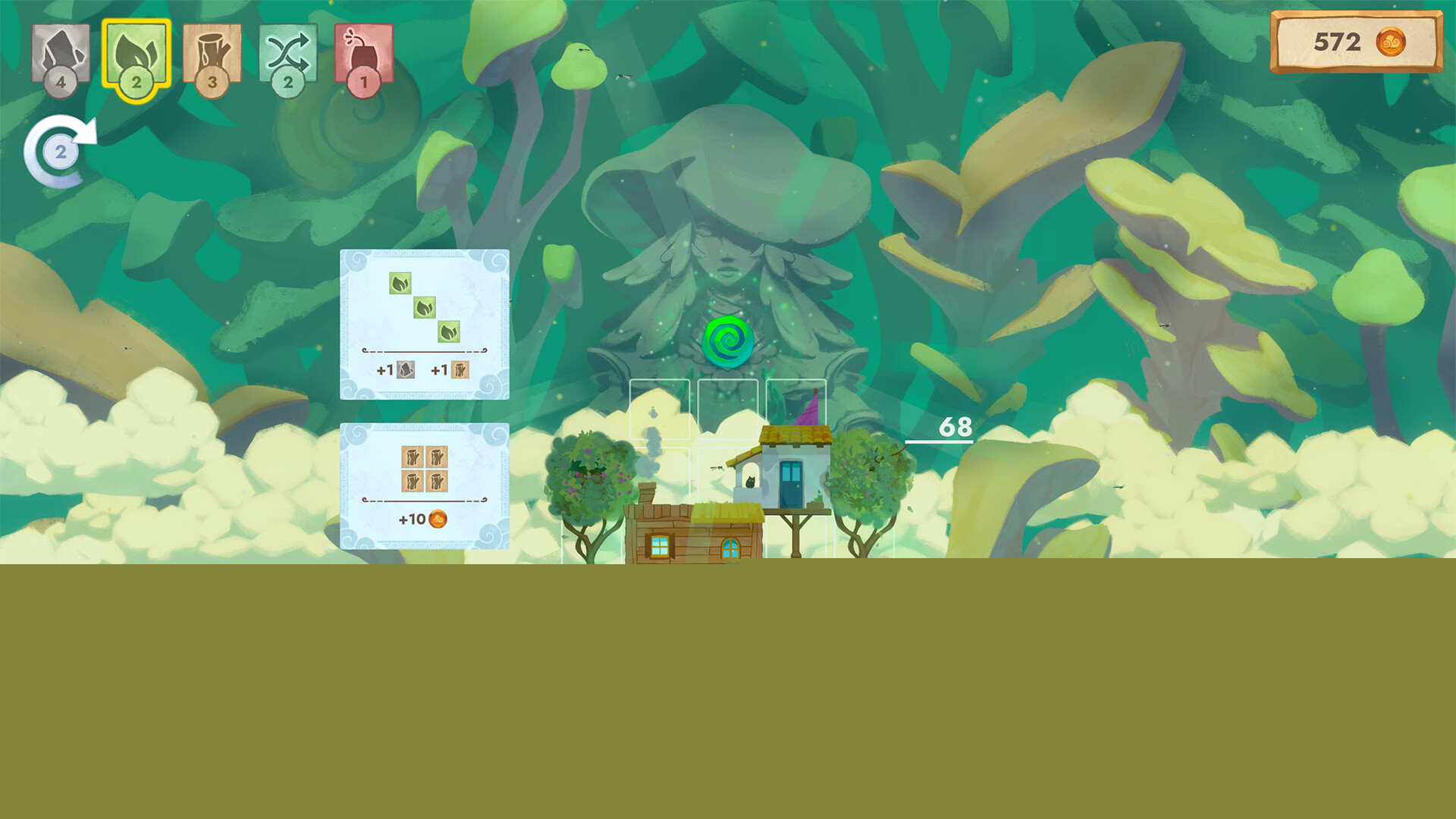Activate the shuffle swap ability card
The height and width of the screenshot is (819, 1456).
pyautogui.click(x=288, y=55)
